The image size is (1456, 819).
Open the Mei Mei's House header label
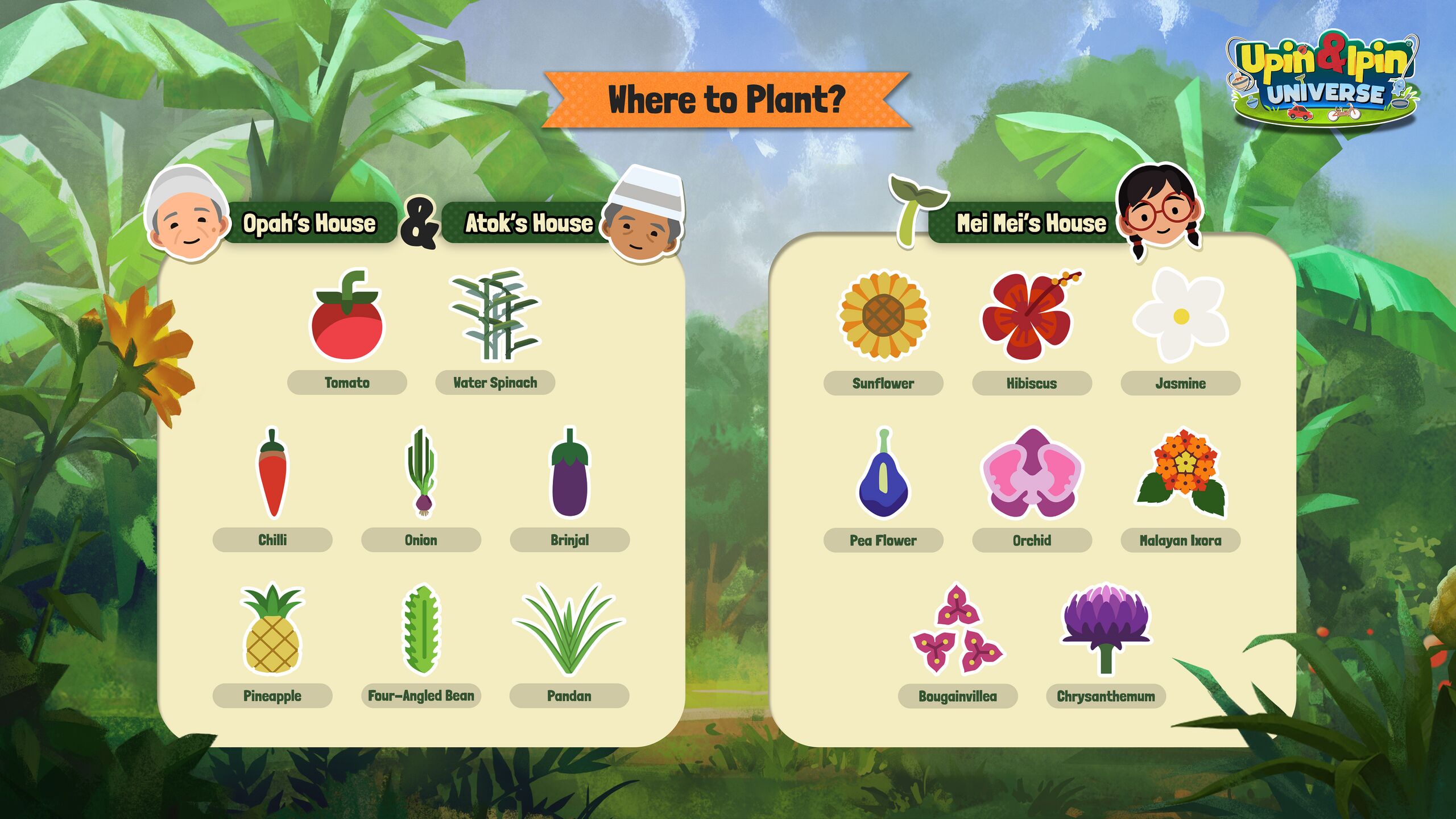[x=1031, y=223]
